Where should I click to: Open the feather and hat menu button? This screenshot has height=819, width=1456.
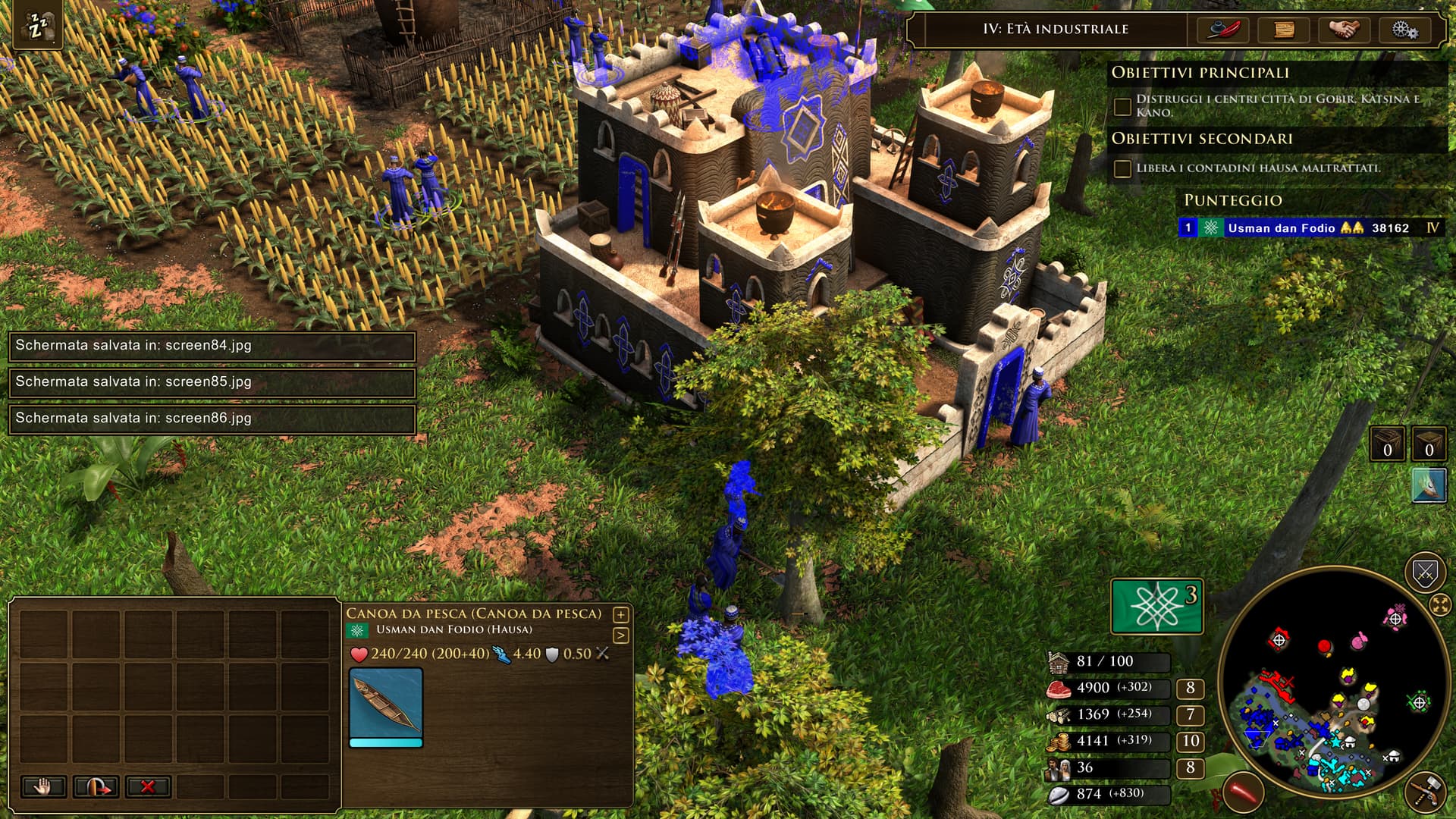point(1223,30)
